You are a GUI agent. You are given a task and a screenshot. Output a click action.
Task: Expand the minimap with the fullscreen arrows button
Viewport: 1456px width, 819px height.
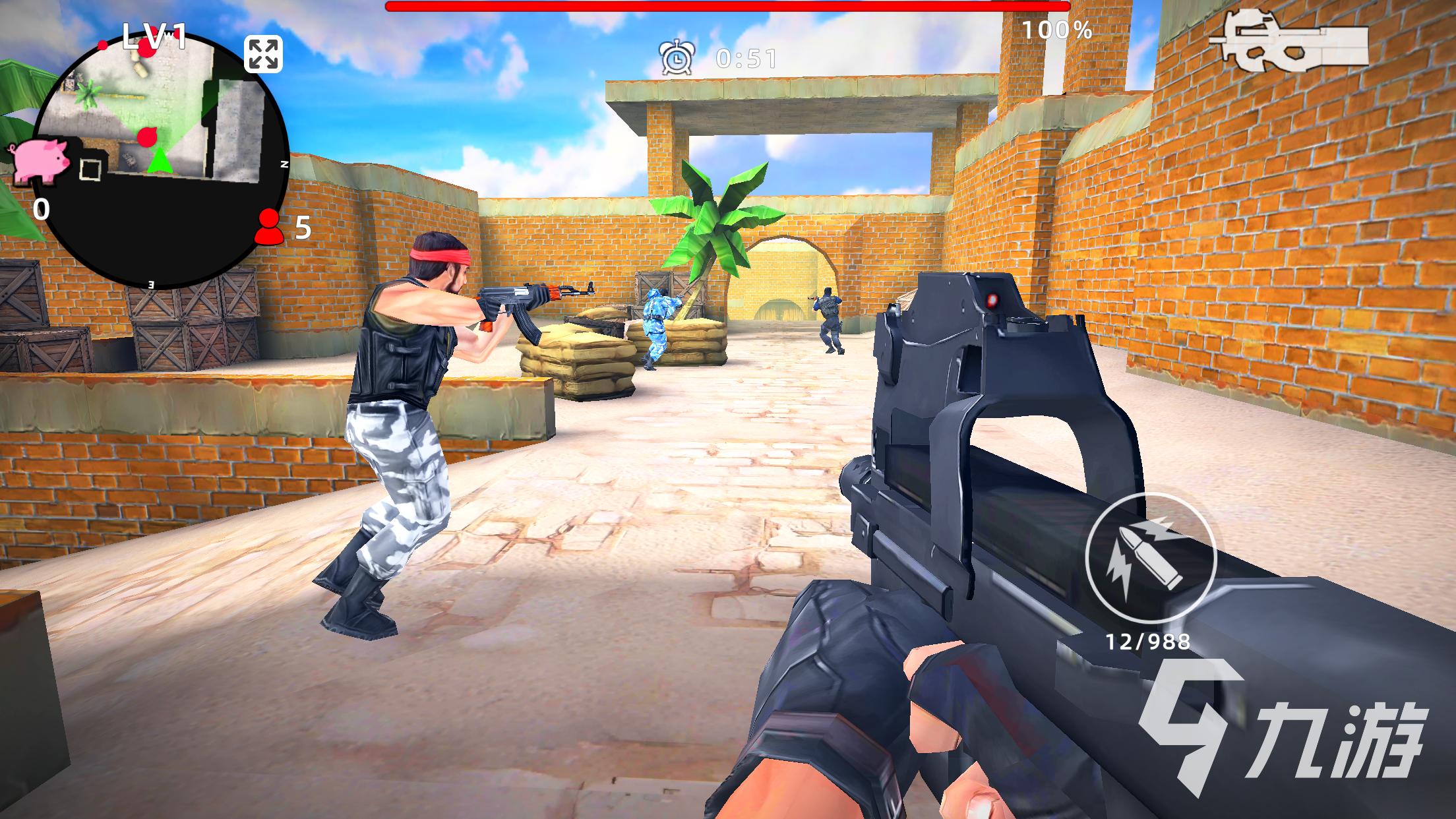click(264, 54)
